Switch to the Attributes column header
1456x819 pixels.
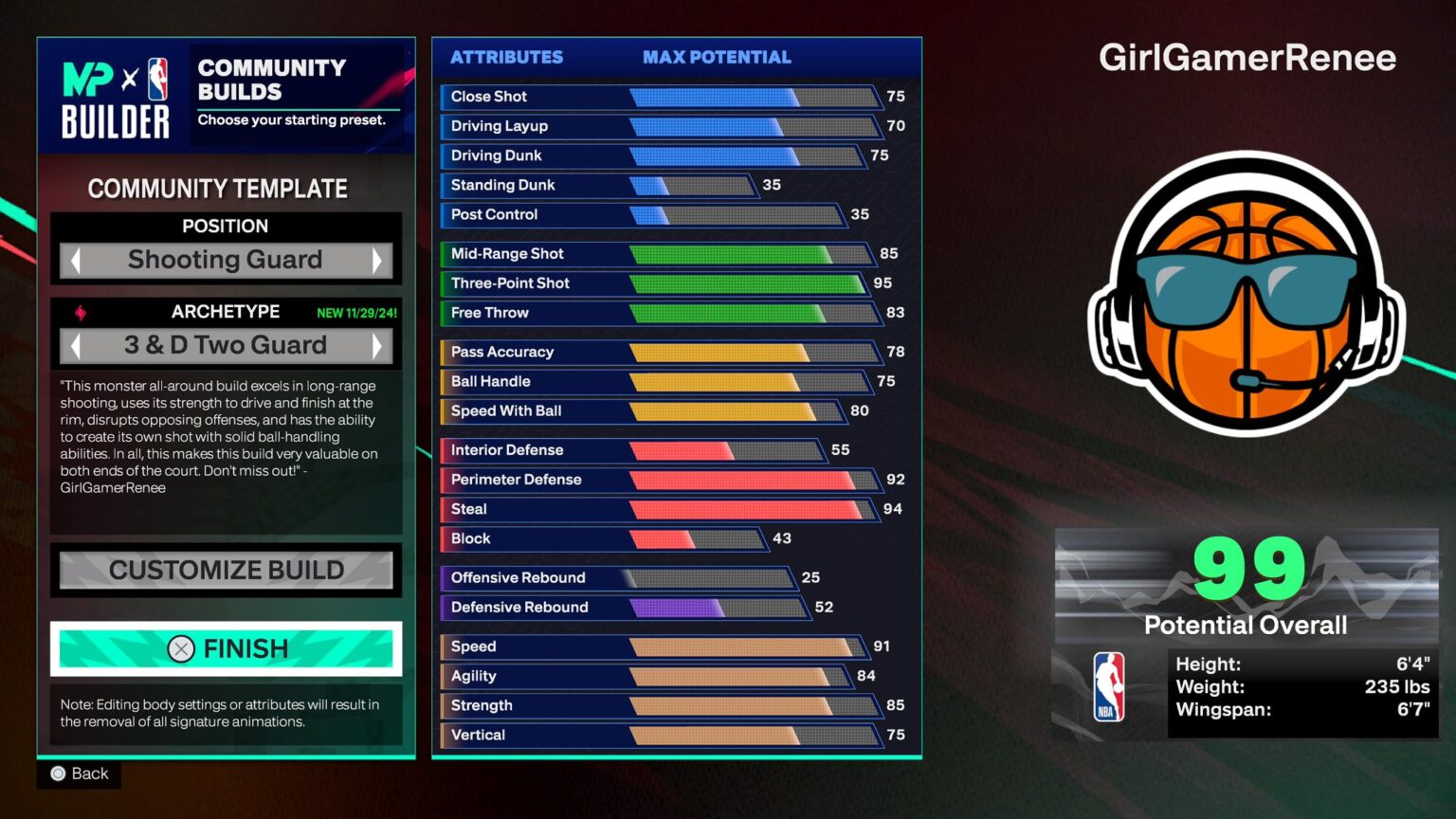coord(506,57)
